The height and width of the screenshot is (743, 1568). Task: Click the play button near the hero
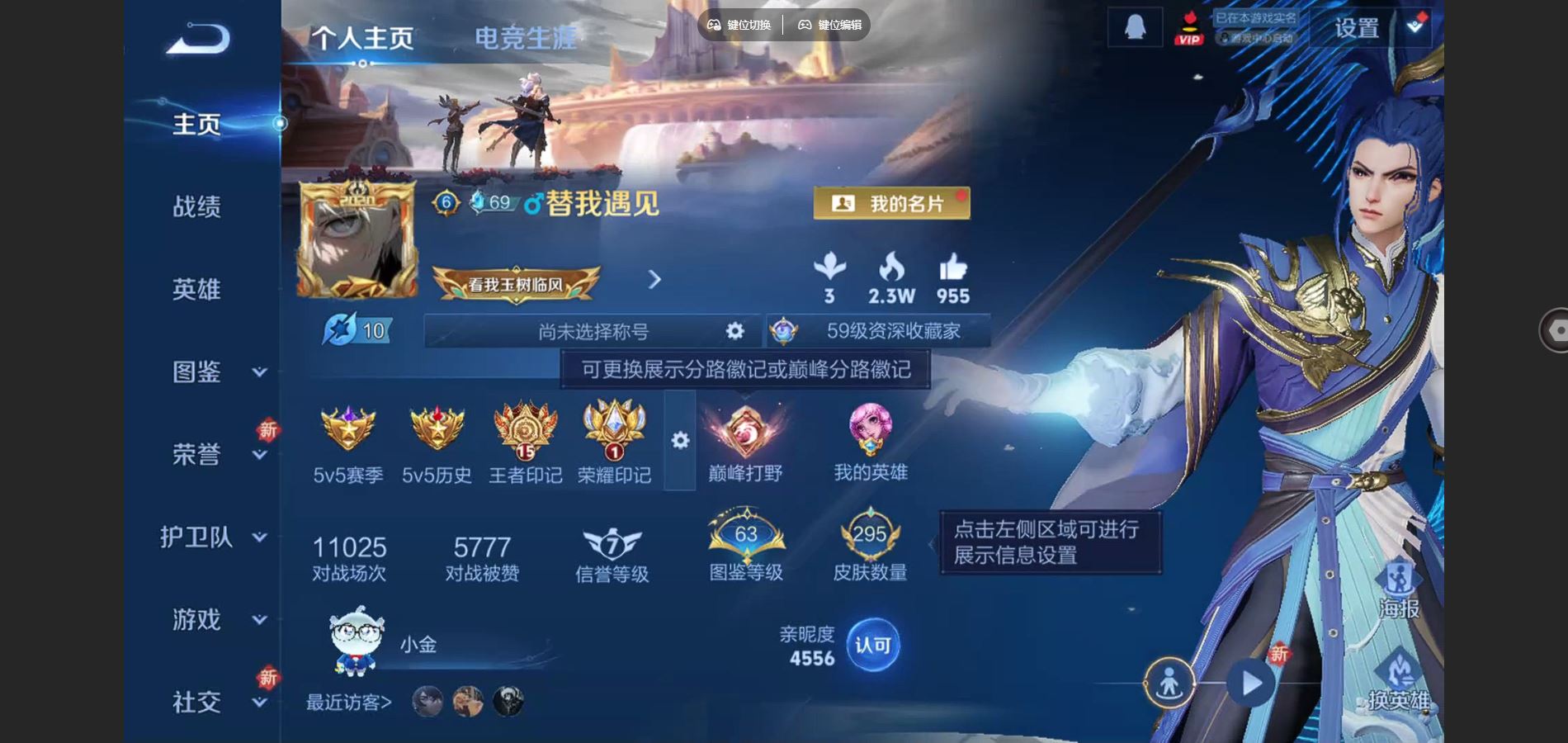tap(1253, 683)
